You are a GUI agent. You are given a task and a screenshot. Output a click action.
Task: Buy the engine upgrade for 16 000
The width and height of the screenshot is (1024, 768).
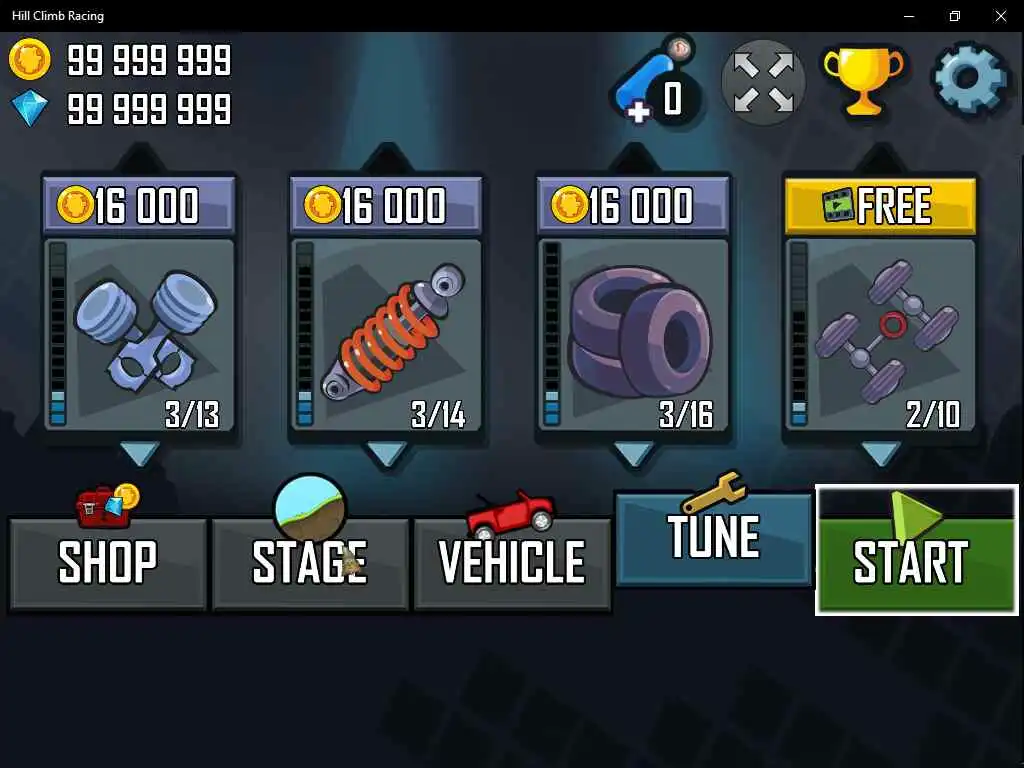click(x=139, y=206)
